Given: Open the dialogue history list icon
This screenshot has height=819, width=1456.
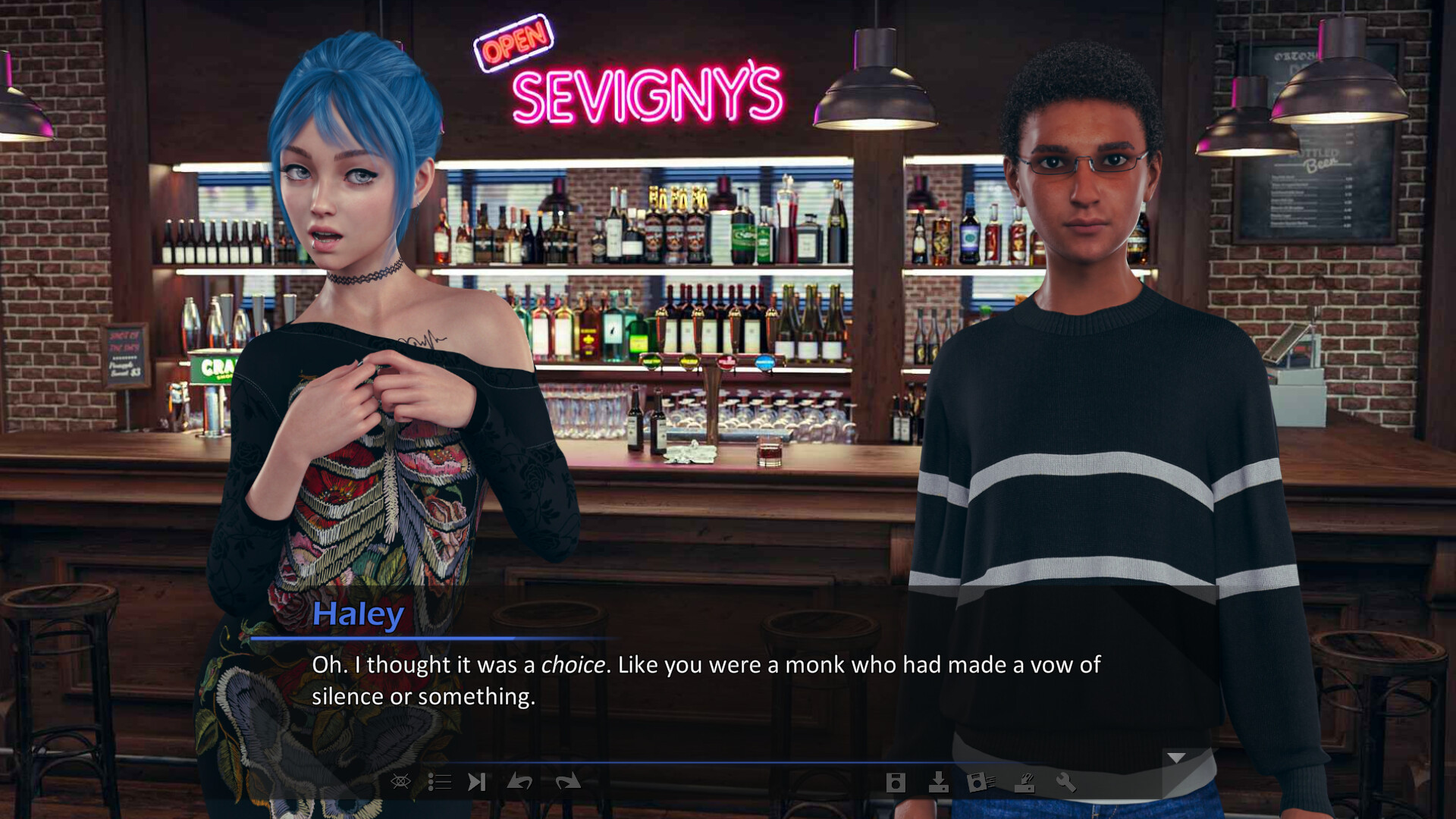Looking at the screenshot, I should 439,782.
